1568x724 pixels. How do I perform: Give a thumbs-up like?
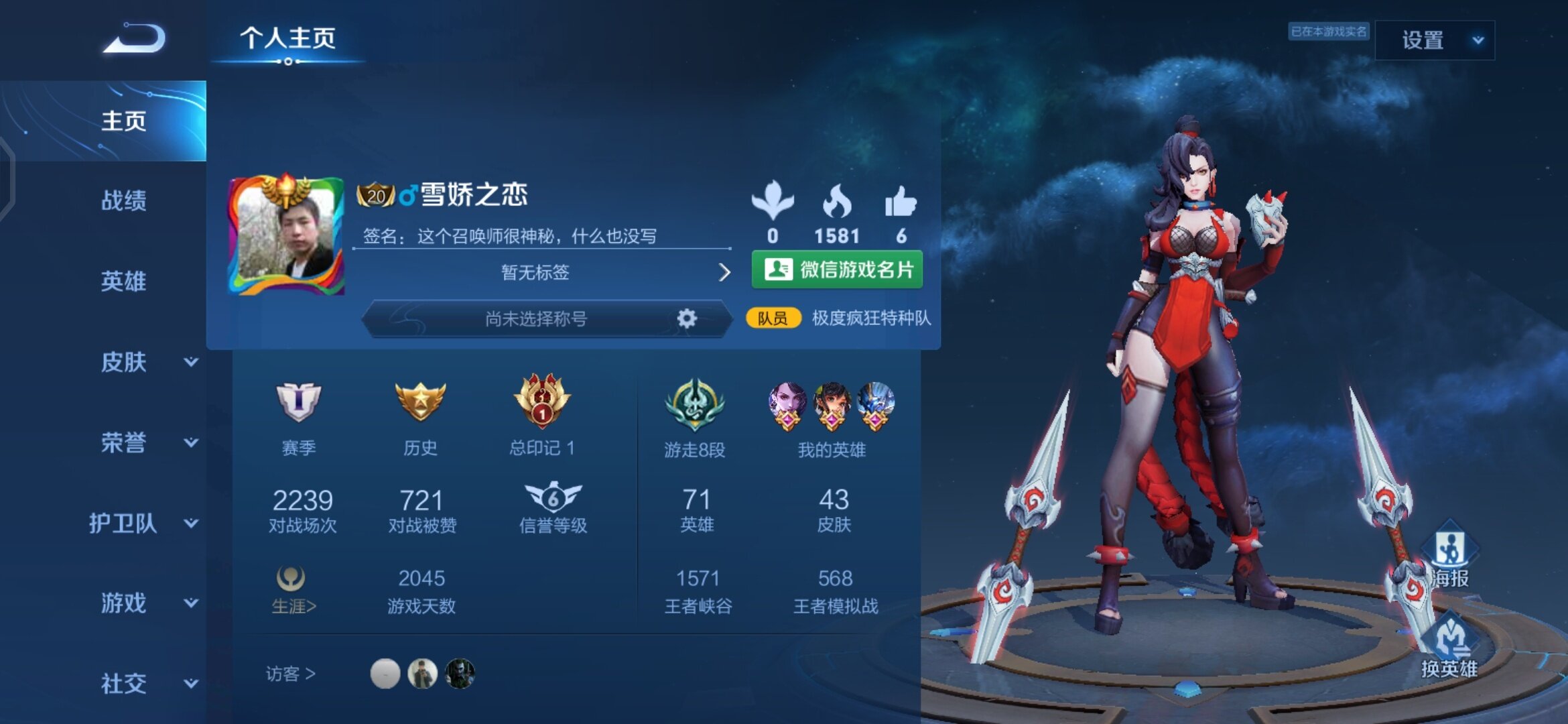(901, 202)
